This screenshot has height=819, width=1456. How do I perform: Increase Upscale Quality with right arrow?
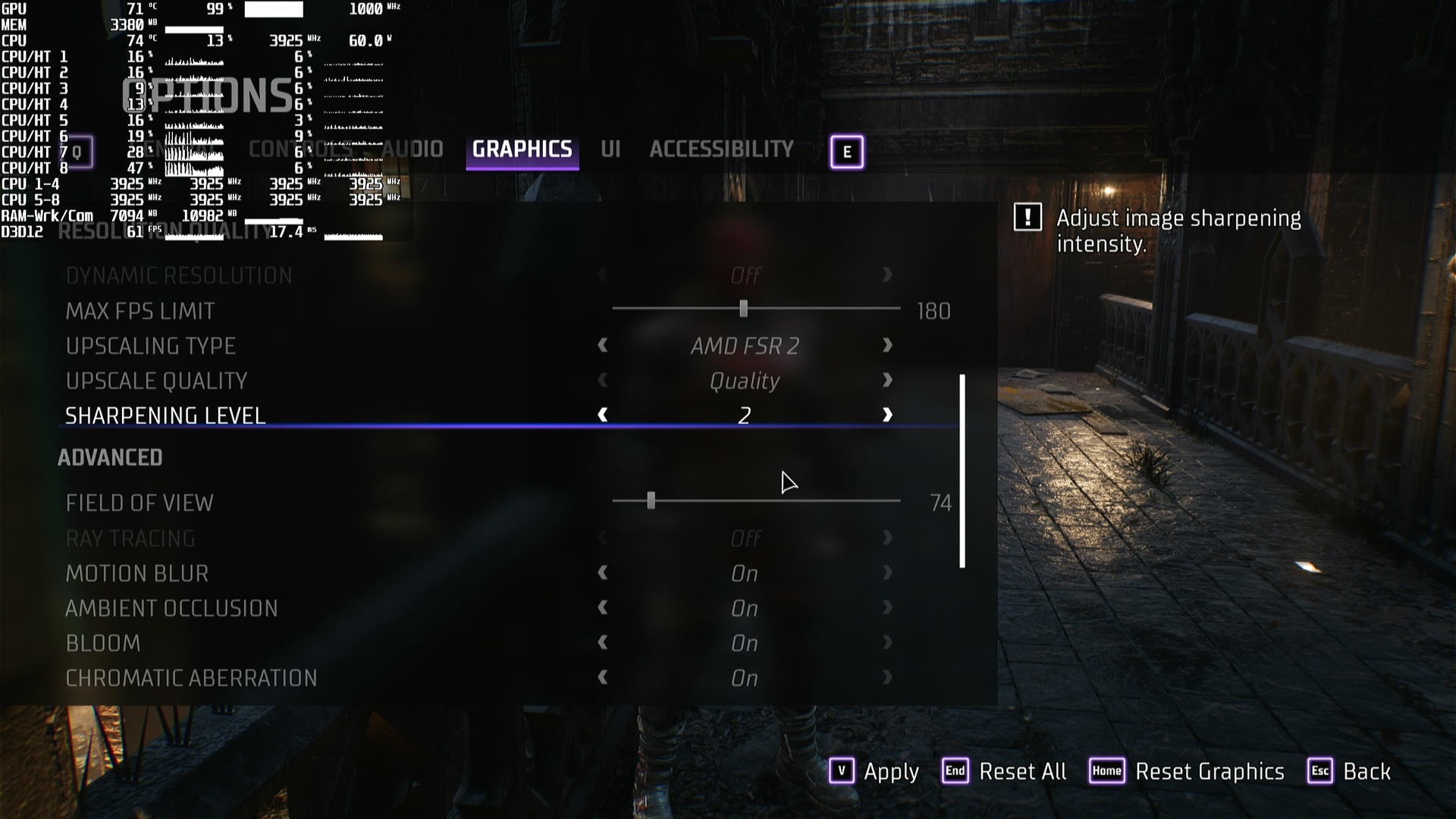pos(887,381)
